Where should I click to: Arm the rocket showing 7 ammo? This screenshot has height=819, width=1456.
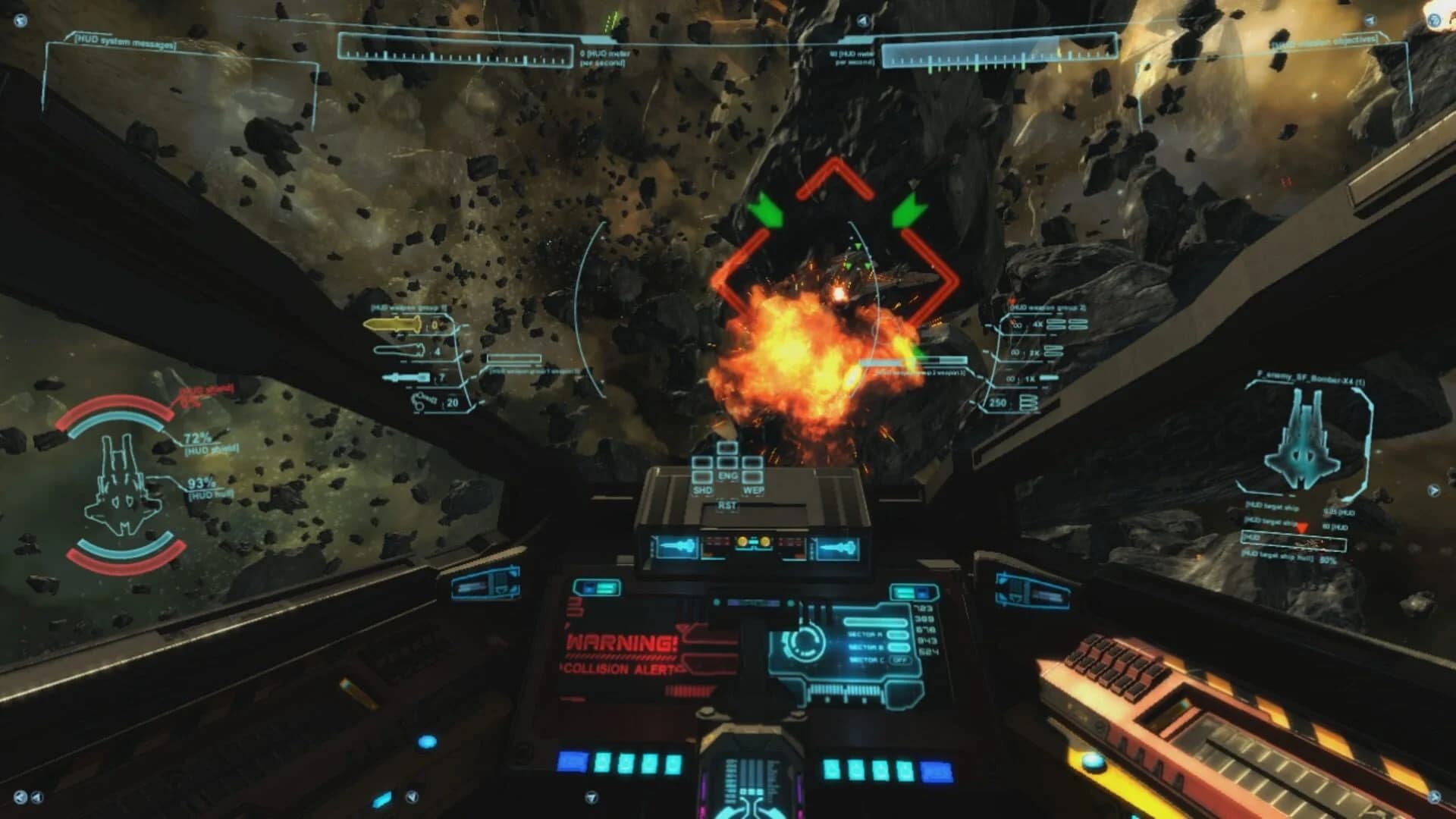click(x=406, y=378)
